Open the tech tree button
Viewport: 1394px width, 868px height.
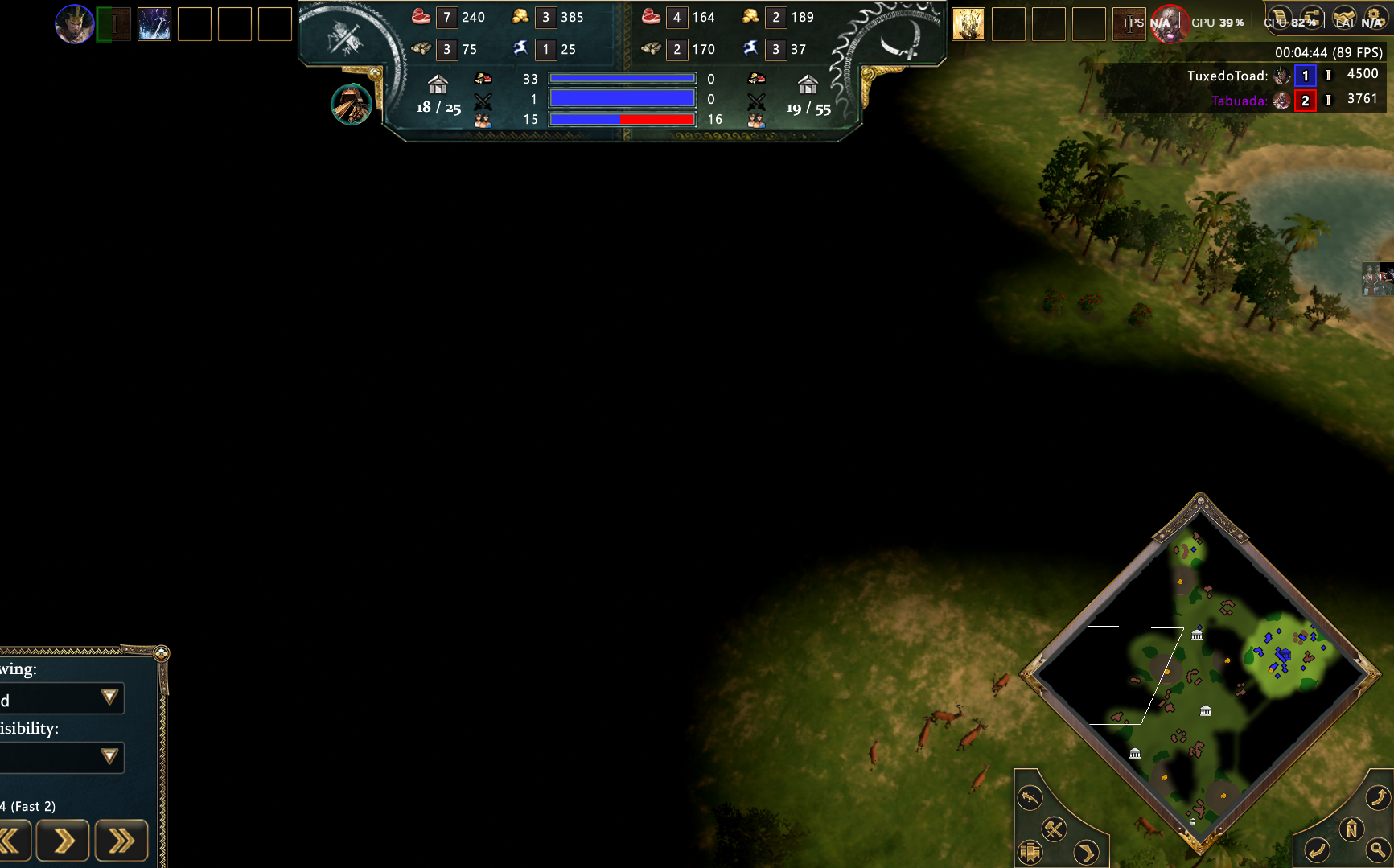click(1311, 19)
